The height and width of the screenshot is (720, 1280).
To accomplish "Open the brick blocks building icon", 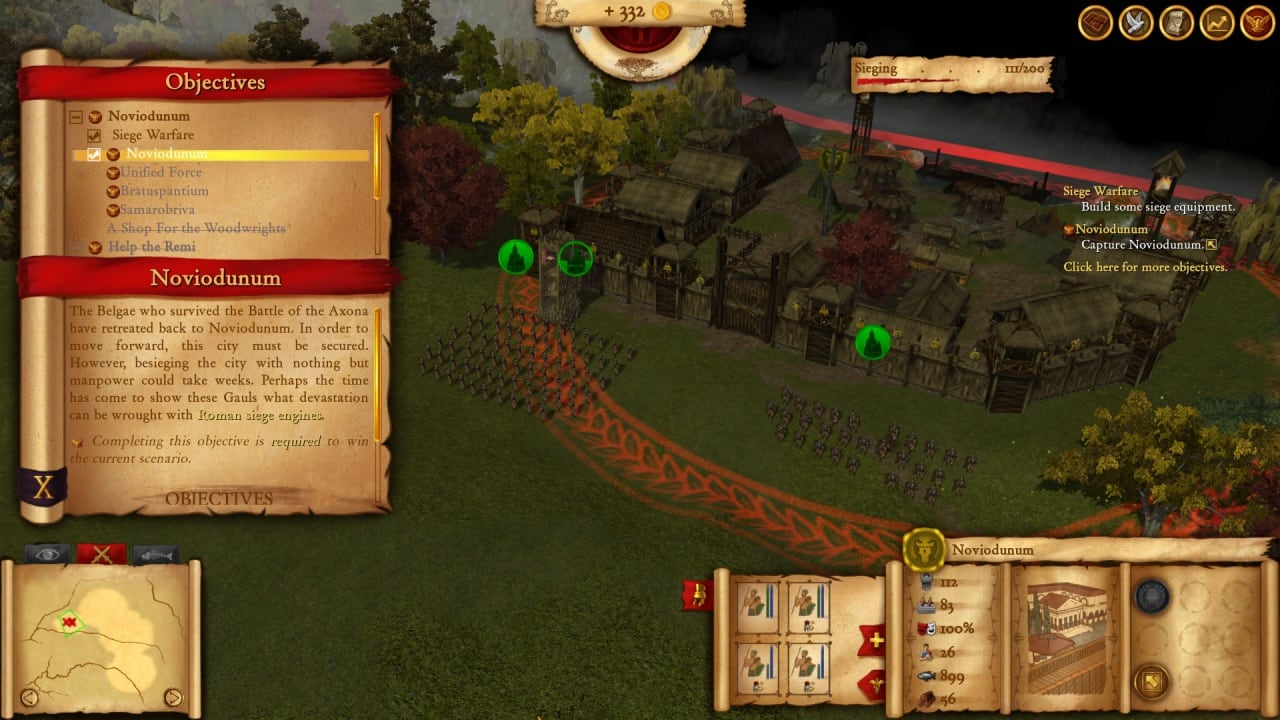I will click(x=1097, y=23).
